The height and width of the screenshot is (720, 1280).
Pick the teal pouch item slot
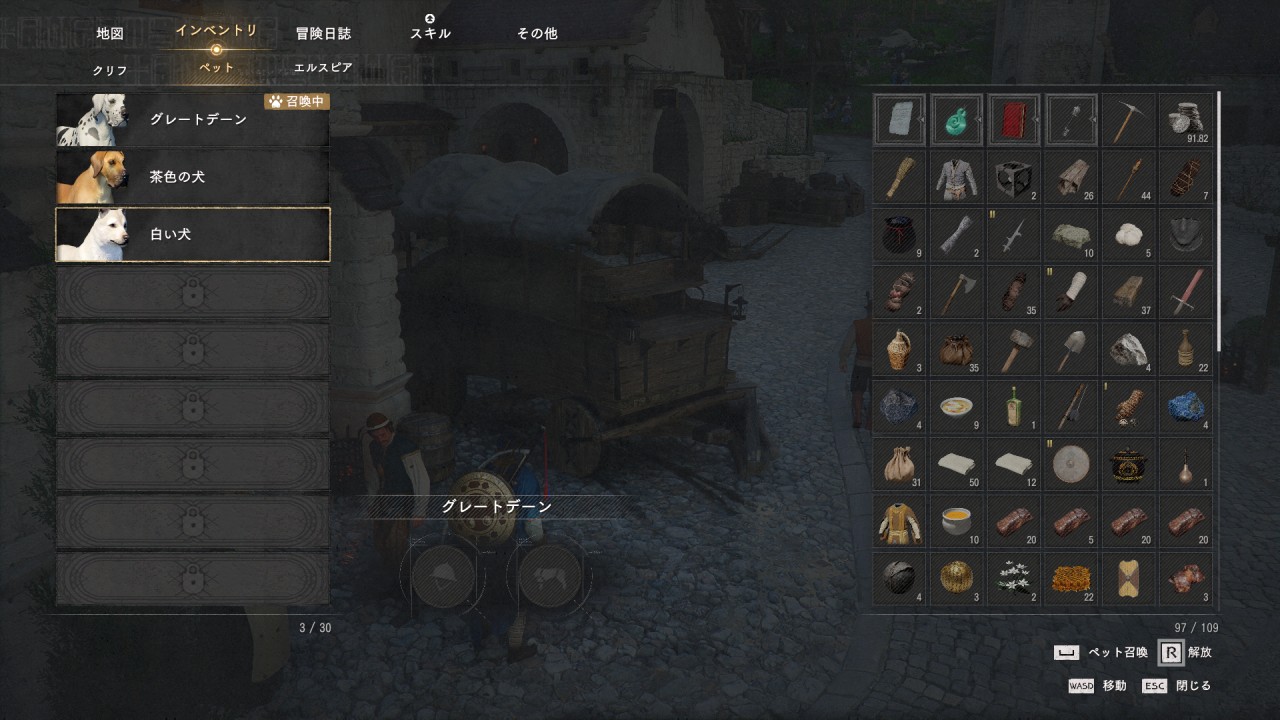click(x=957, y=120)
